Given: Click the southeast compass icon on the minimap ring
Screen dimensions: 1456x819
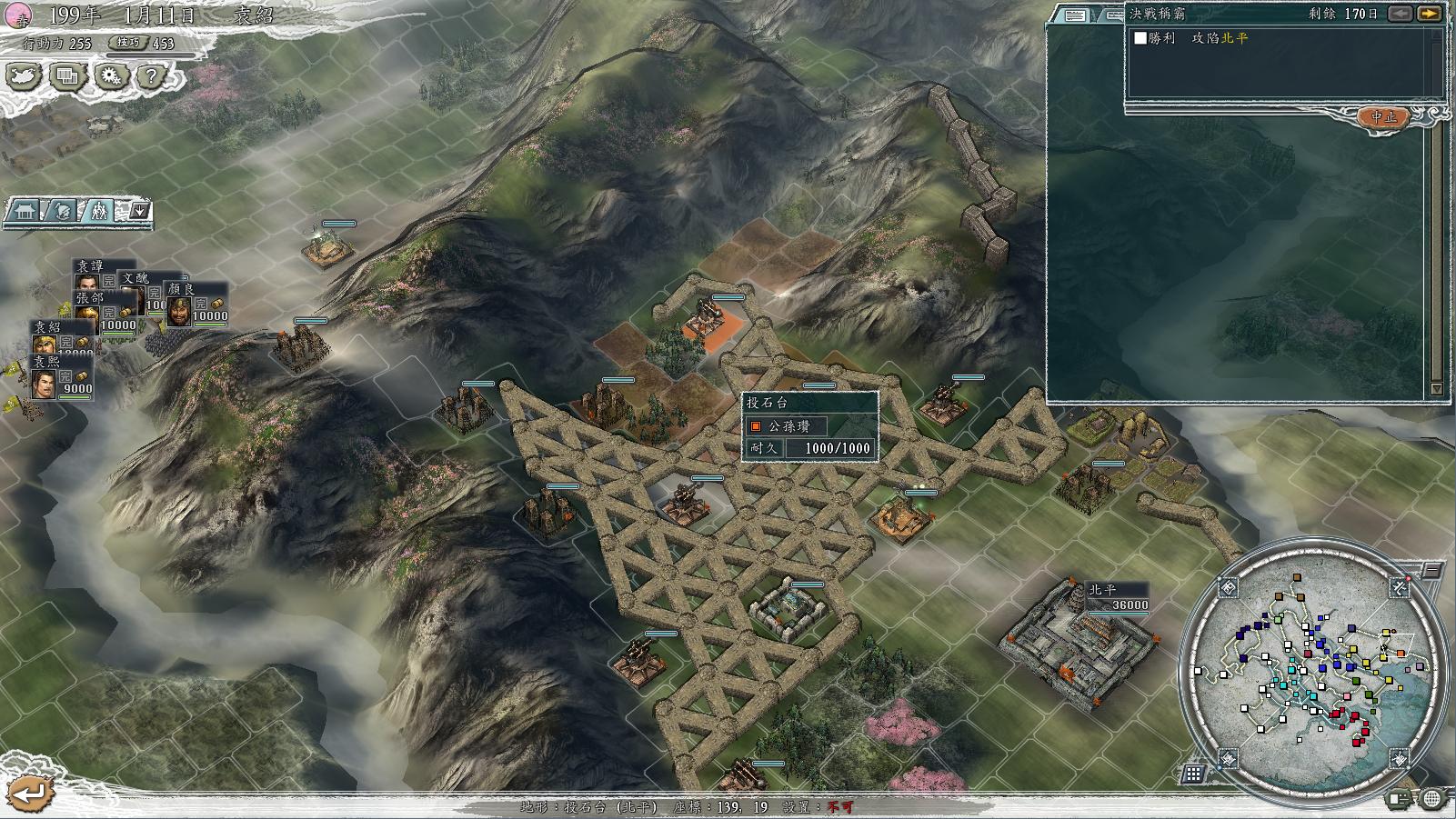Looking at the screenshot, I should [x=1399, y=758].
